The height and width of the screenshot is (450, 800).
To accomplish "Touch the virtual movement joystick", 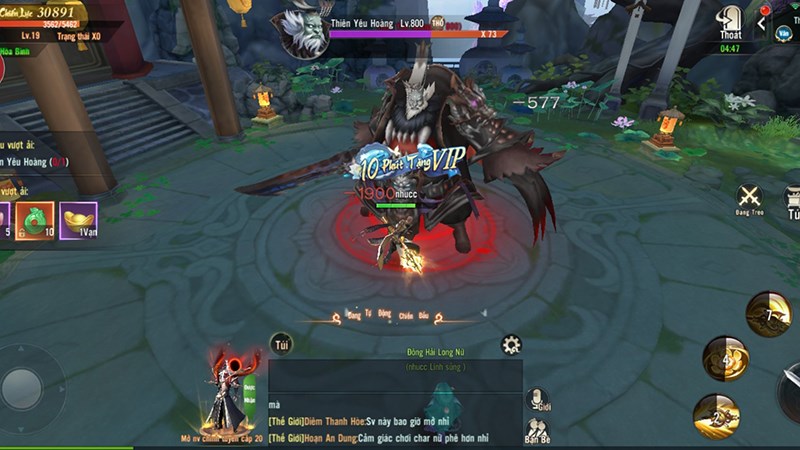I will (x=22, y=388).
